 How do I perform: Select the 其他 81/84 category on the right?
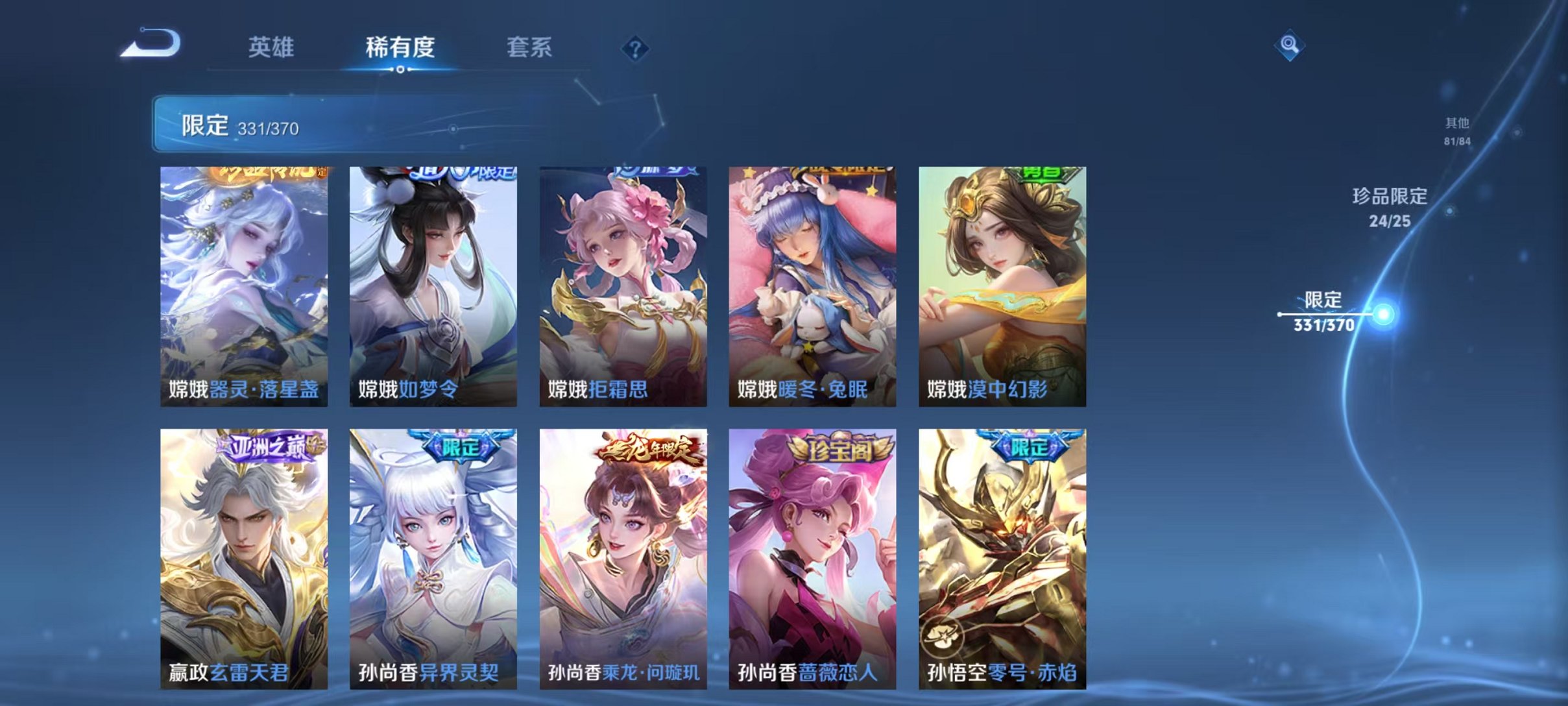click(1455, 132)
